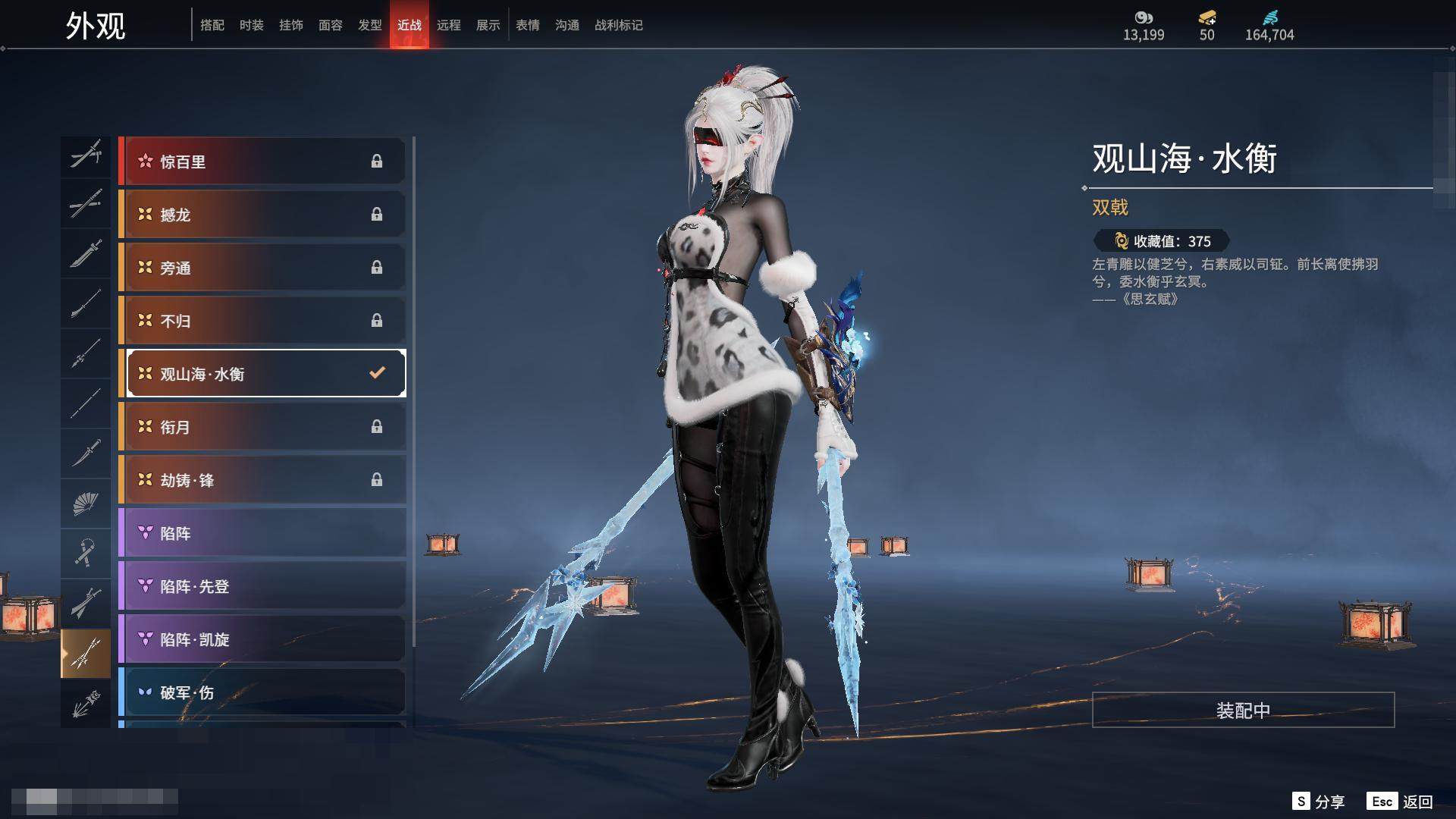Select the 发型 tab
Screen dimensions: 1456x819
click(369, 25)
